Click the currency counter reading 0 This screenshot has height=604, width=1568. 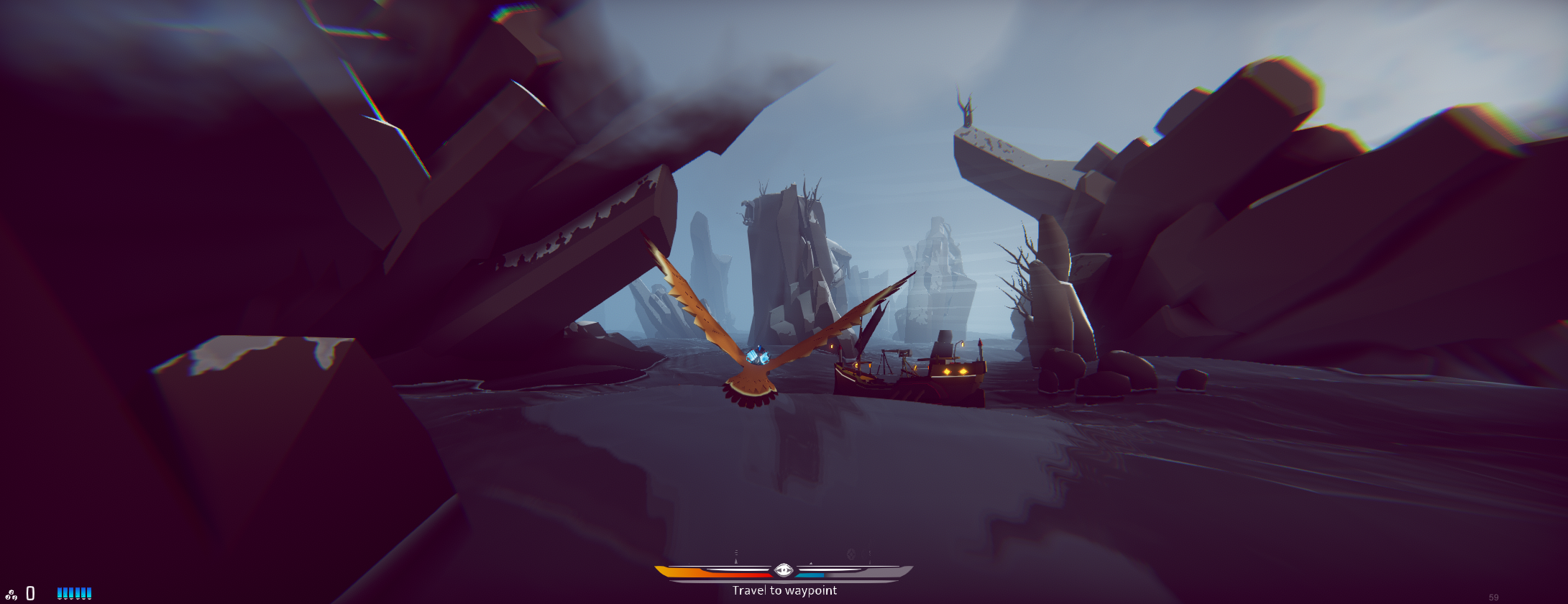coord(30,593)
